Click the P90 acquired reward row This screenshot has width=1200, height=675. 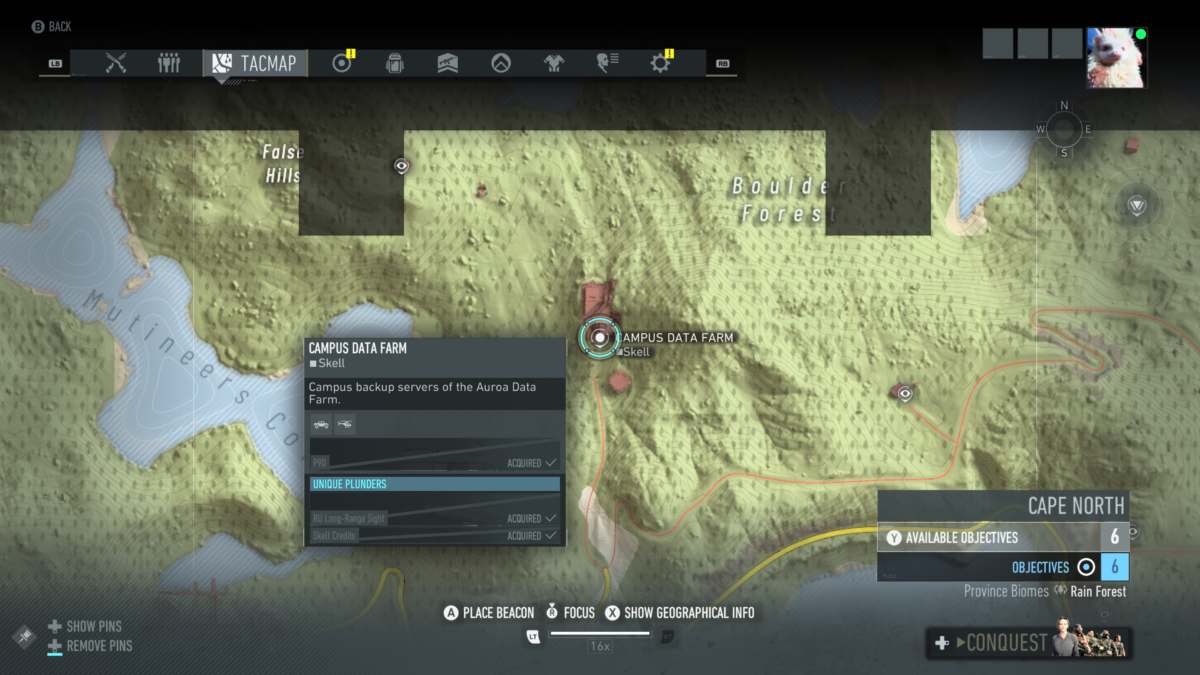435,463
